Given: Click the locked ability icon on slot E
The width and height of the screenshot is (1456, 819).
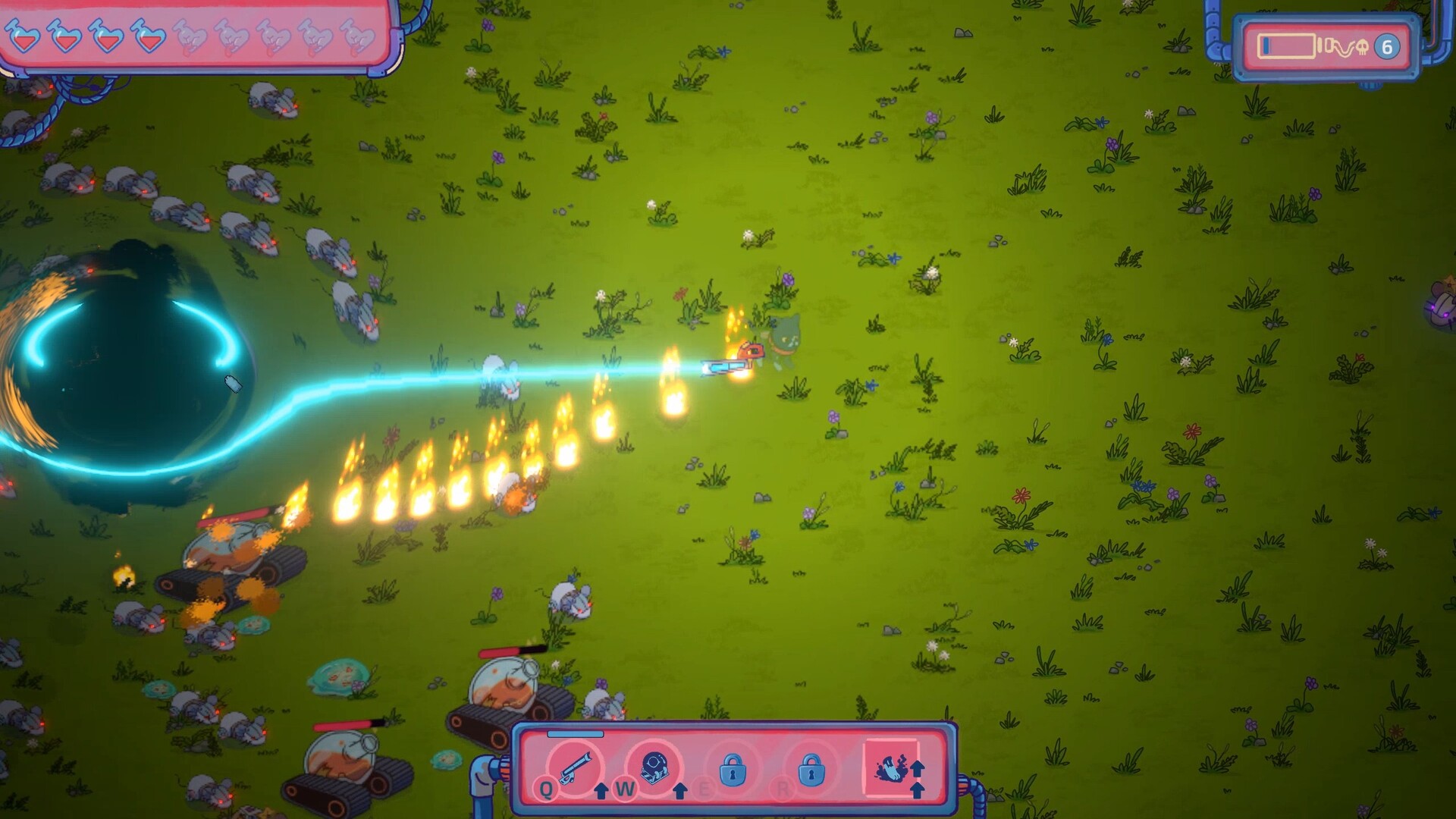Looking at the screenshot, I should [732, 770].
